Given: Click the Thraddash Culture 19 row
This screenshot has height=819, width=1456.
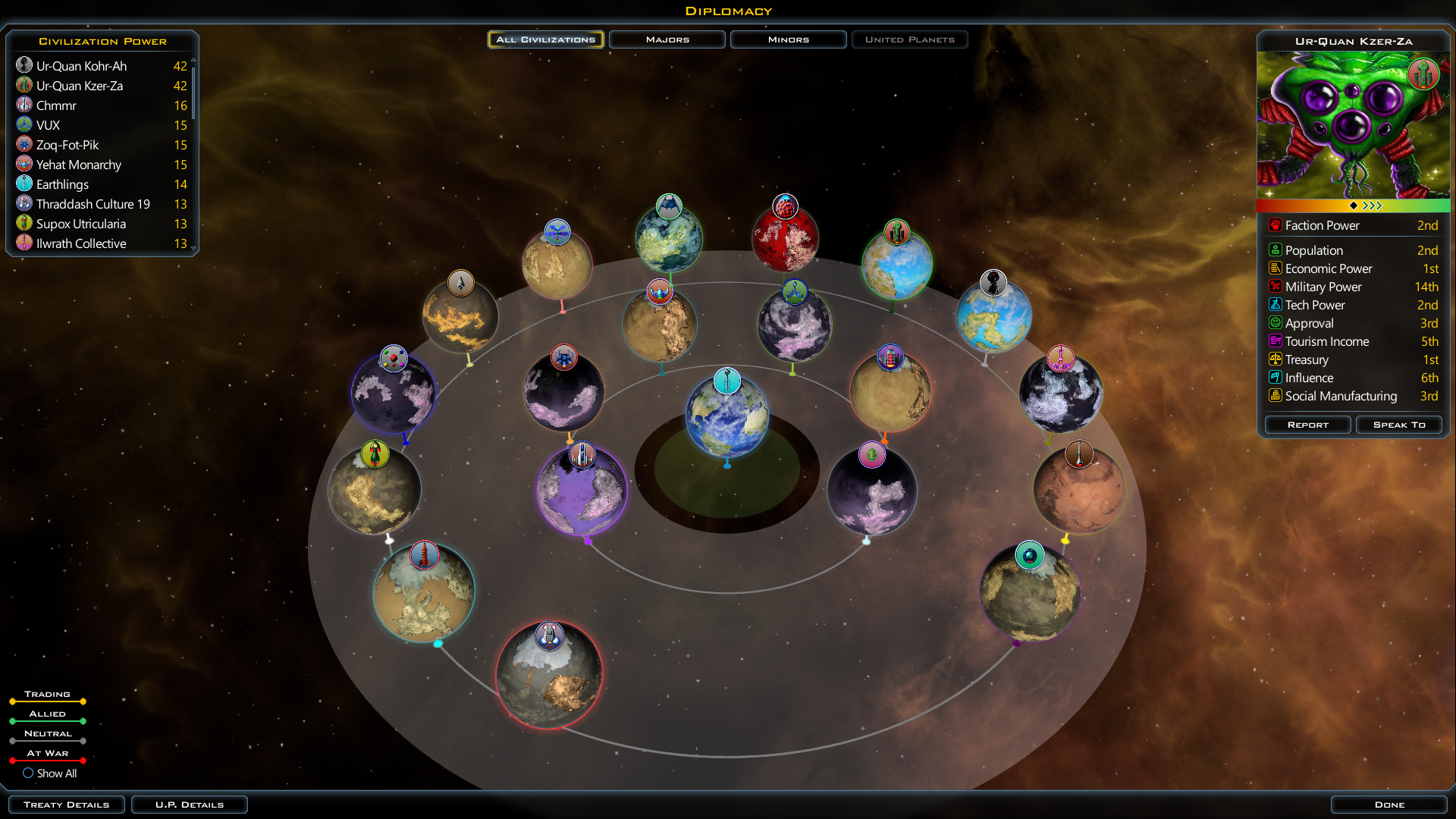Looking at the screenshot, I should pyautogui.click(x=93, y=204).
